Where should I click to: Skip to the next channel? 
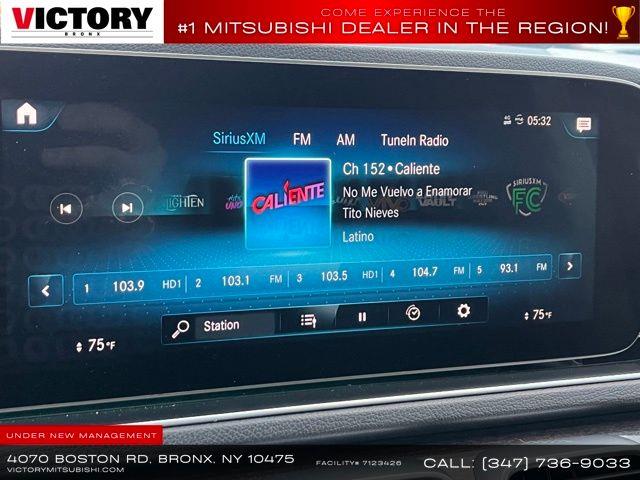127,208
